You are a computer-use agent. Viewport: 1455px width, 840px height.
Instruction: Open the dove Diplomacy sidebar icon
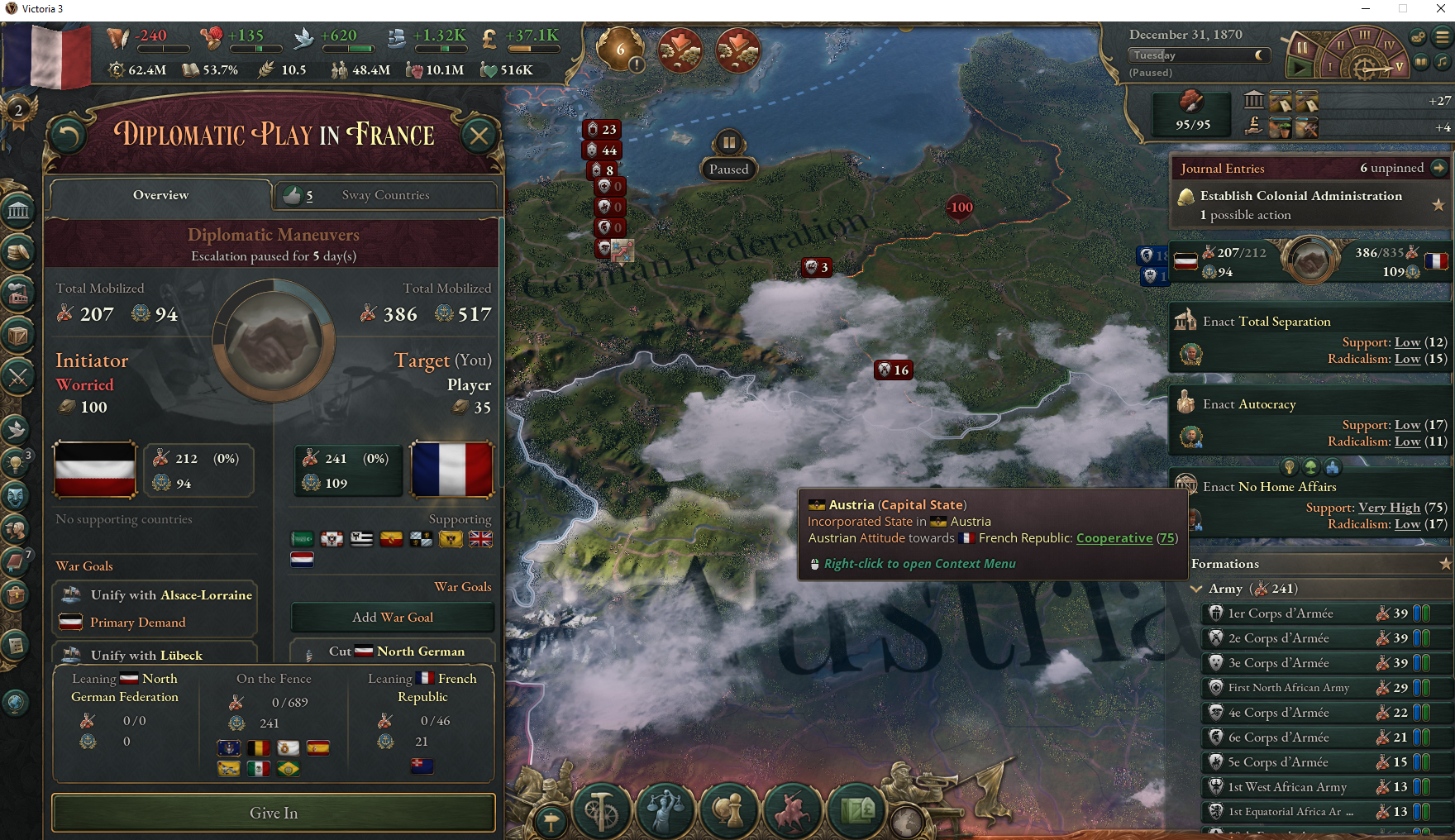pyautogui.click(x=18, y=427)
